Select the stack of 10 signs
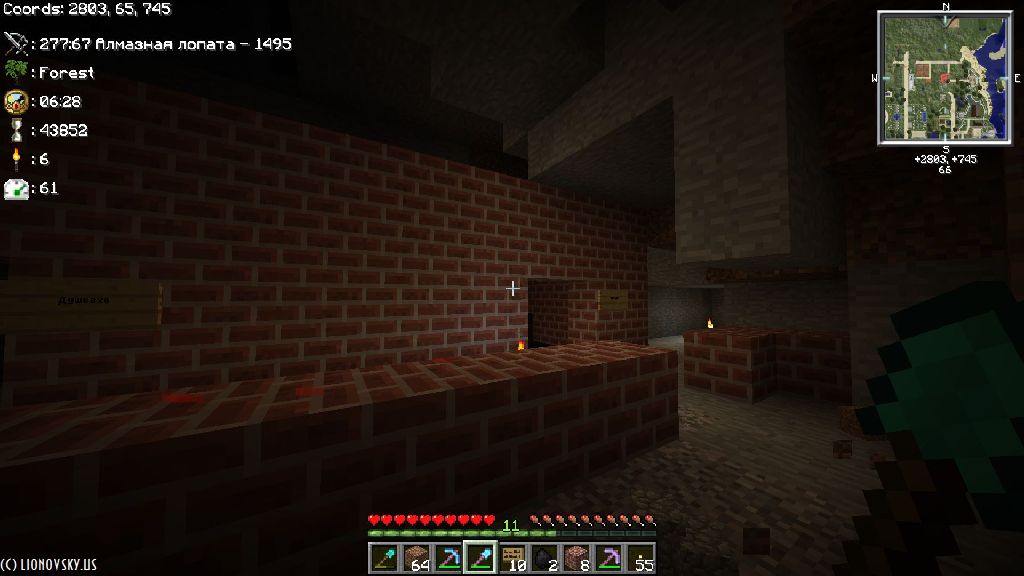The image size is (1024, 576). pyautogui.click(x=513, y=558)
